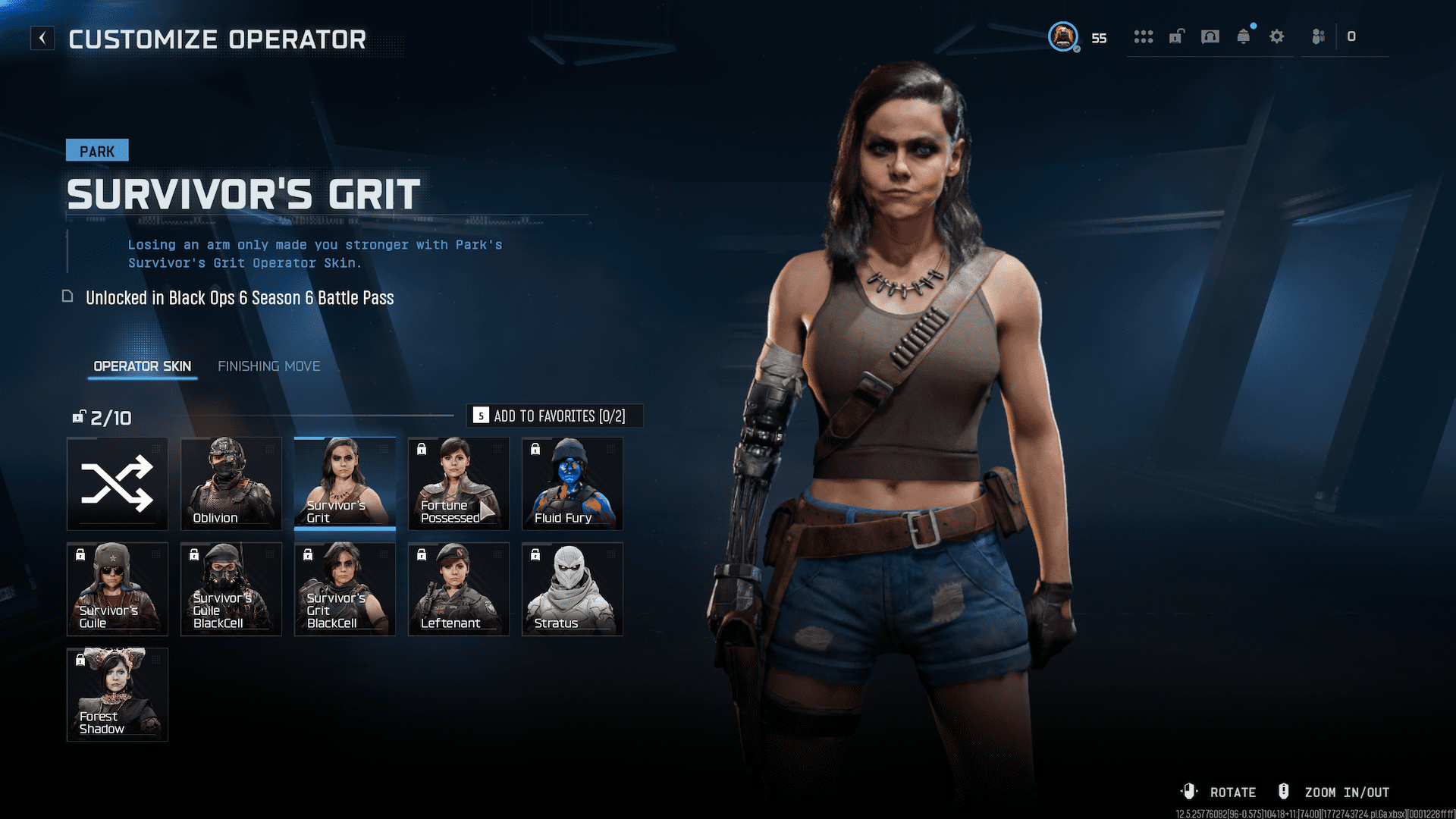Show notifications via the bell icon

(x=1244, y=36)
